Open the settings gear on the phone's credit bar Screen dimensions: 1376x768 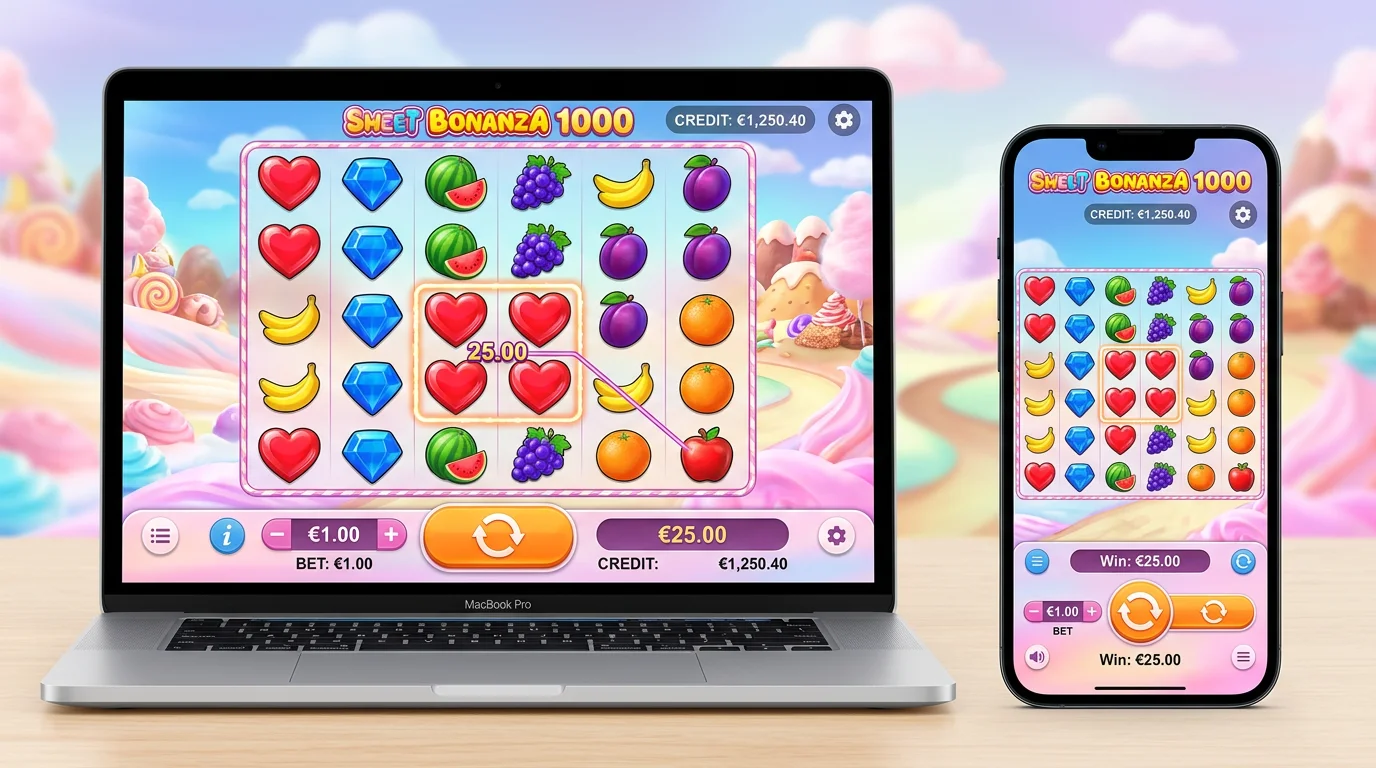pos(1242,214)
